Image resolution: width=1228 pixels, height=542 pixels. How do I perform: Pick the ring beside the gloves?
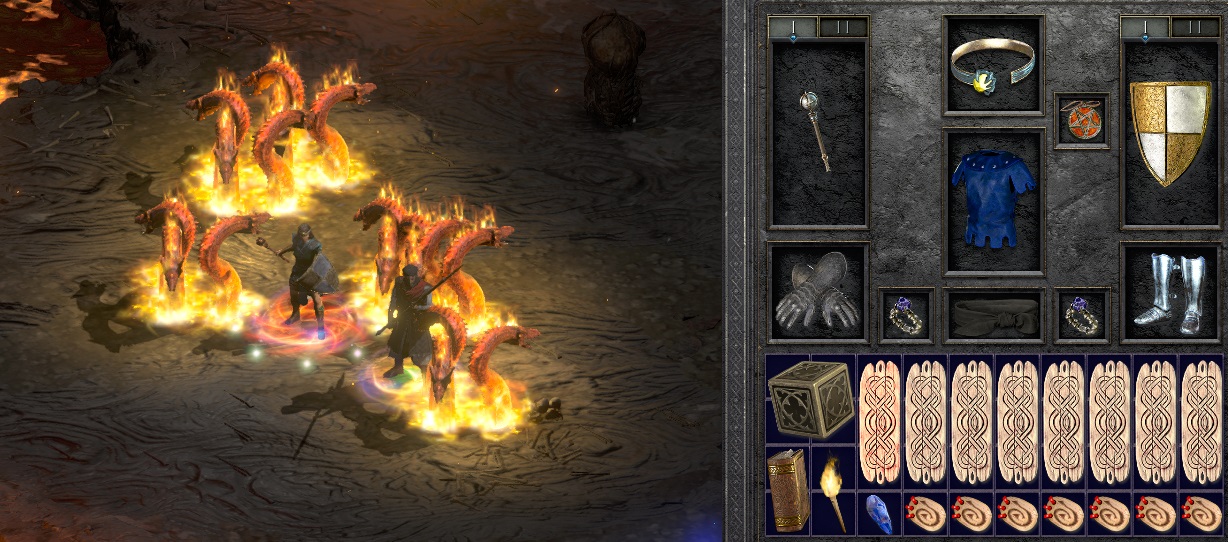[x=907, y=316]
